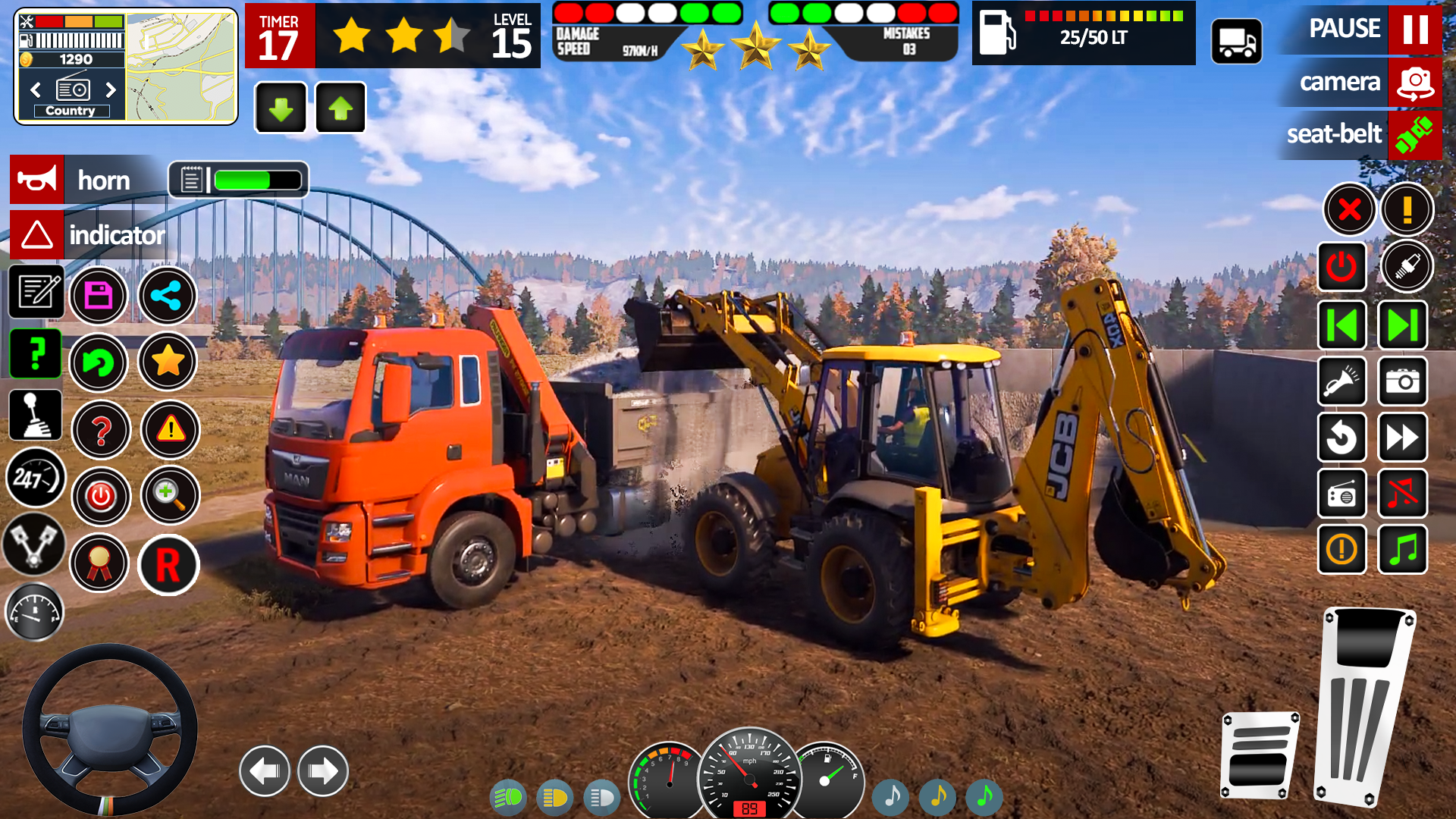
Task: Open the engine pistons icon
Action: (33, 545)
